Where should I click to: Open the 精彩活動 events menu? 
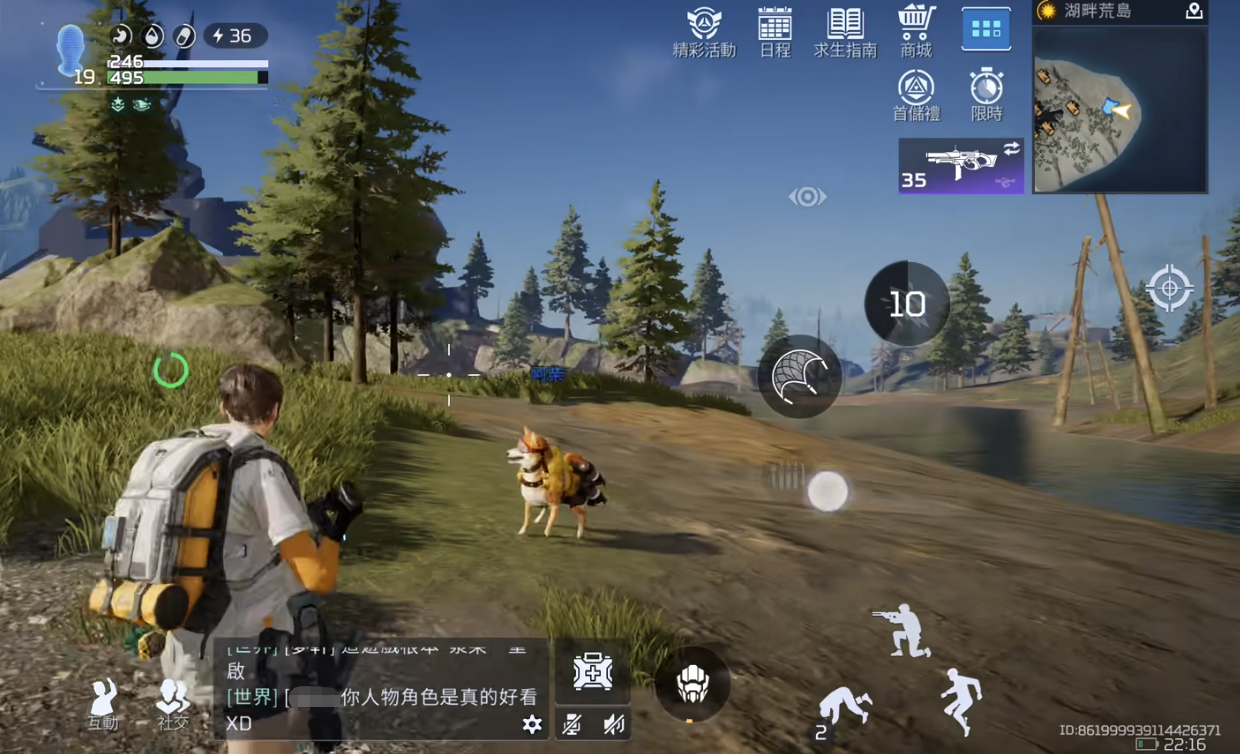(704, 32)
